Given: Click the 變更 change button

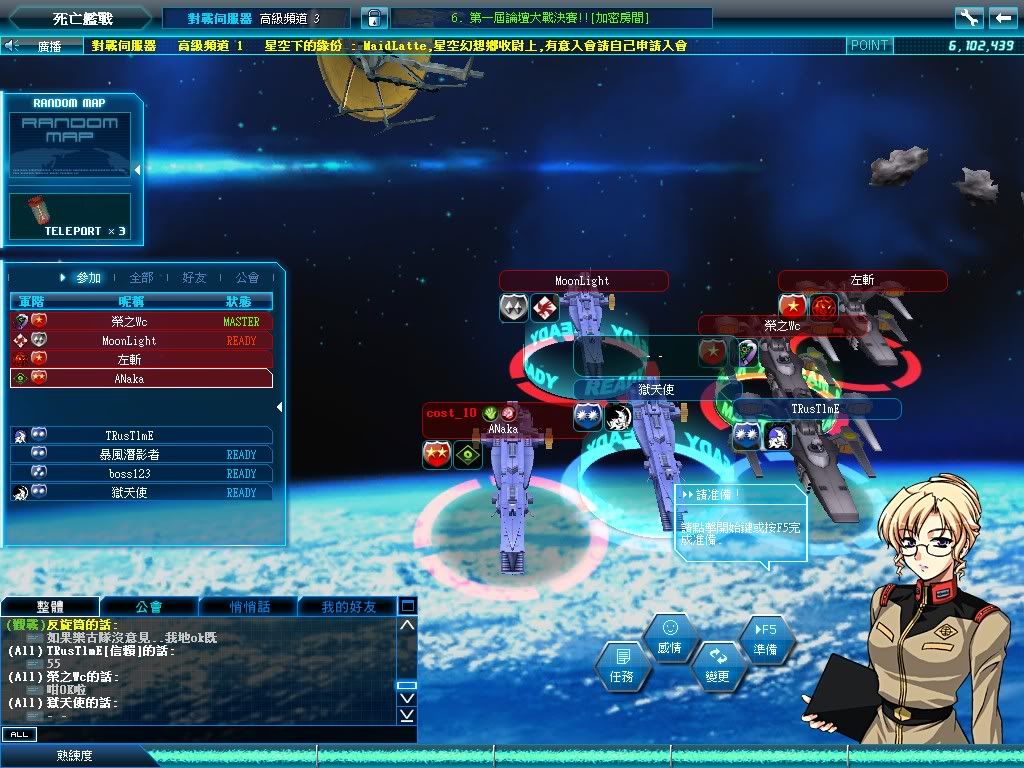Looking at the screenshot, I should click(x=717, y=665).
